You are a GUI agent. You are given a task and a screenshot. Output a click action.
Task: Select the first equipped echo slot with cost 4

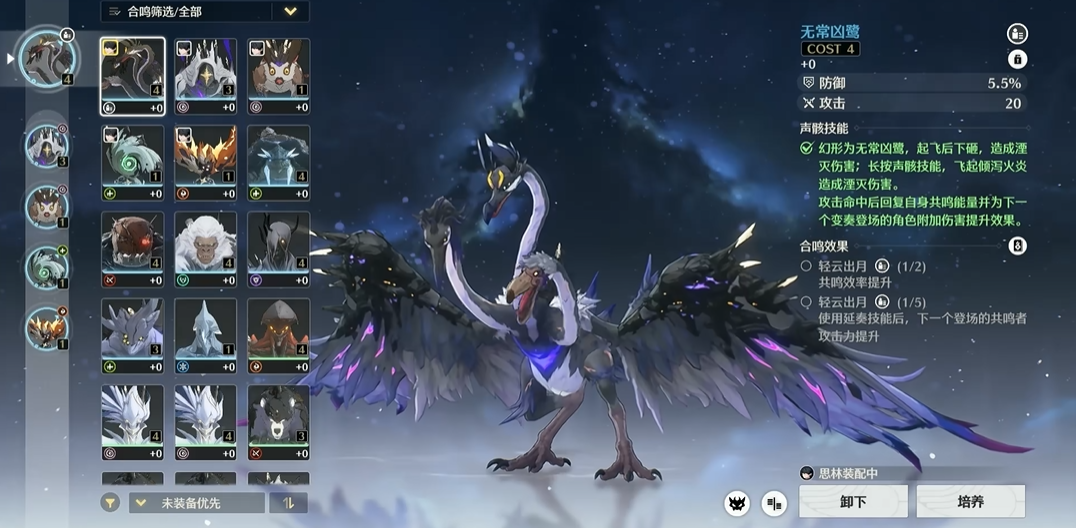tap(47, 56)
